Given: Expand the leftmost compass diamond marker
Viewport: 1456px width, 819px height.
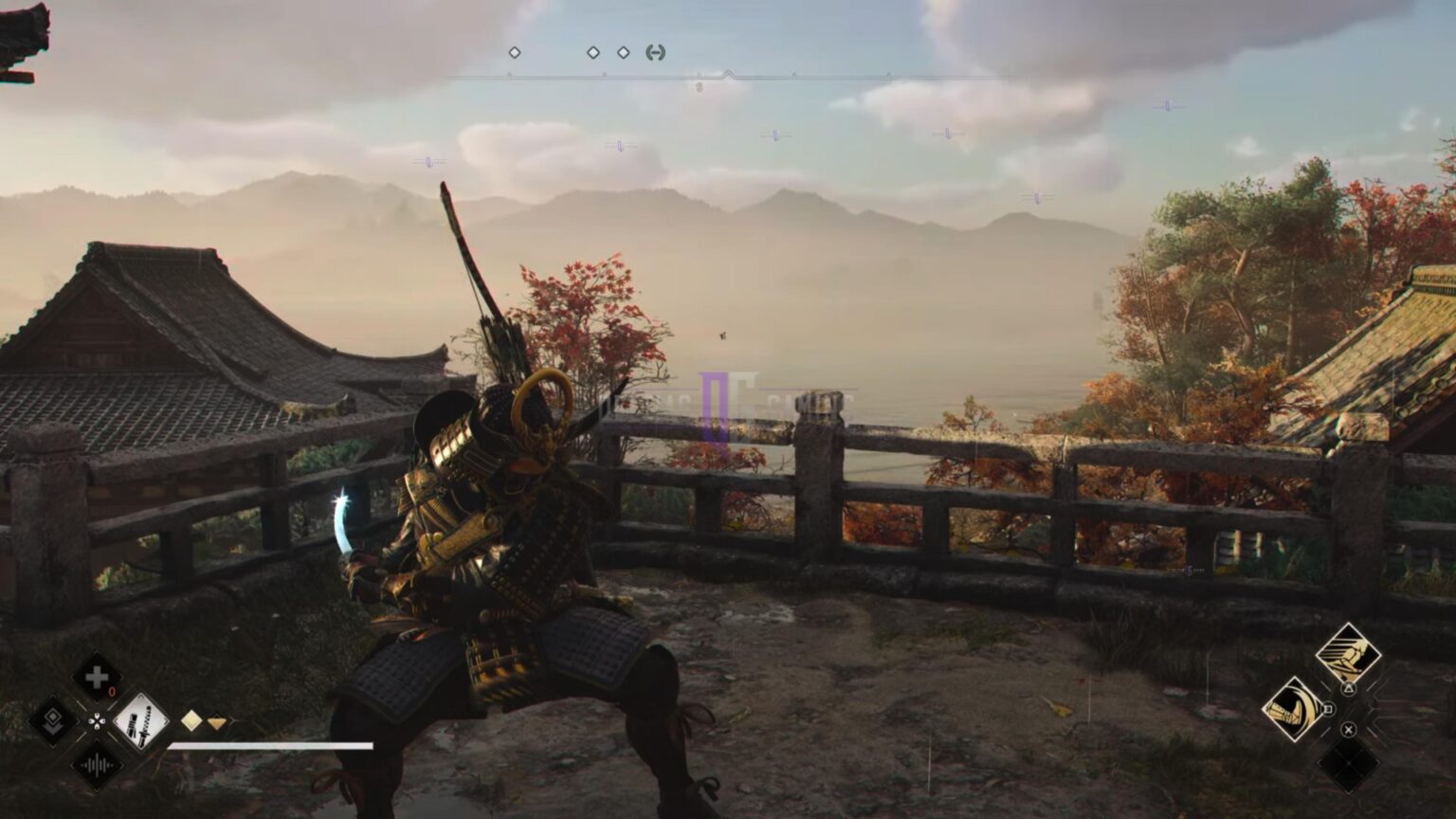Looking at the screenshot, I should (x=514, y=52).
